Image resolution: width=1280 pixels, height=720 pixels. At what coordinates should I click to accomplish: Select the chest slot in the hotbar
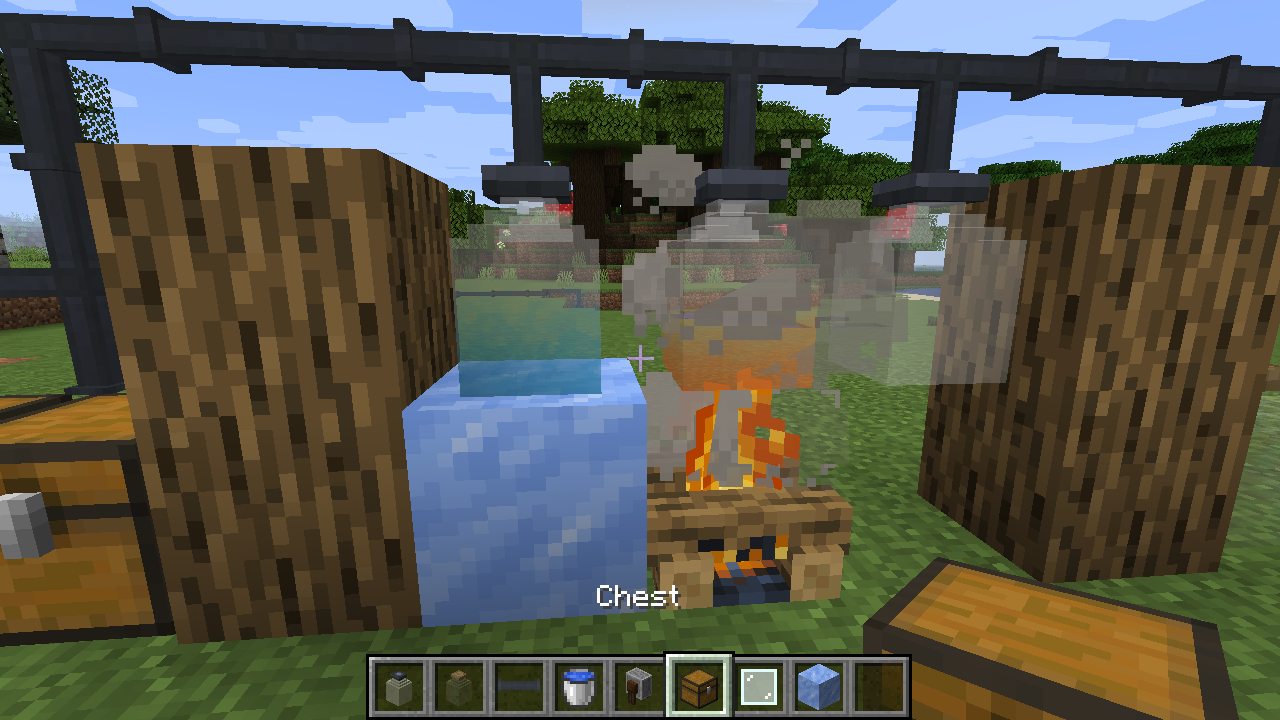(x=699, y=686)
